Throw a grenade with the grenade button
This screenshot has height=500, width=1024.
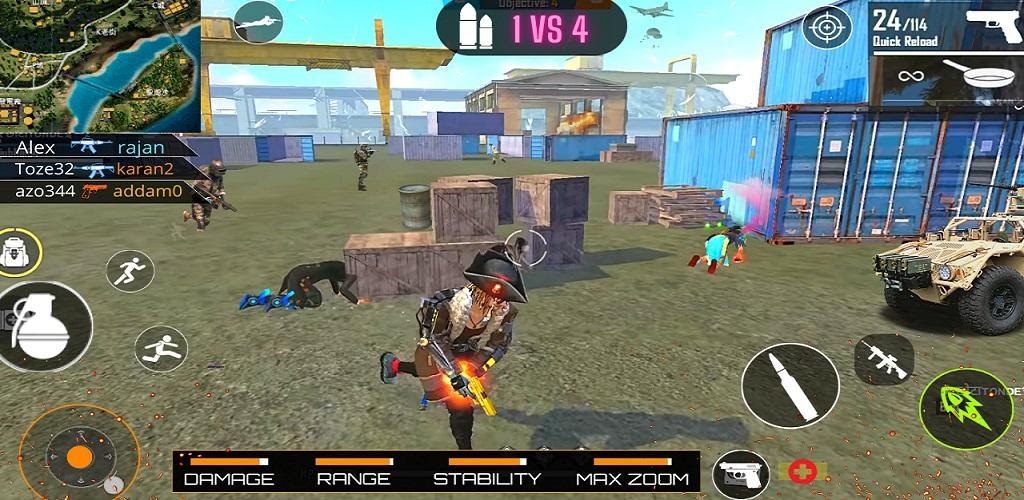point(43,326)
